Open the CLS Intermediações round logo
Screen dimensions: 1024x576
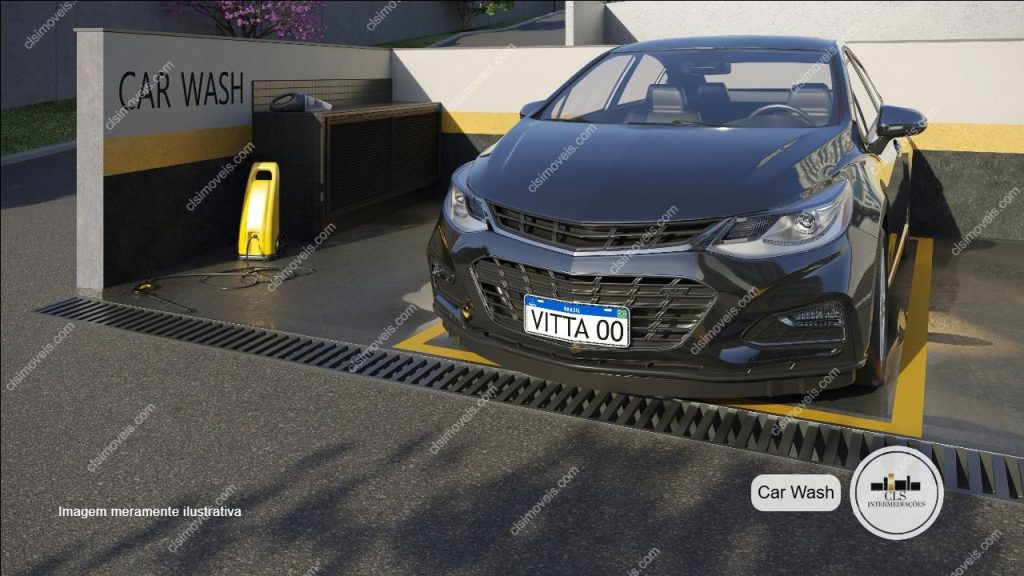click(x=897, y=492)
